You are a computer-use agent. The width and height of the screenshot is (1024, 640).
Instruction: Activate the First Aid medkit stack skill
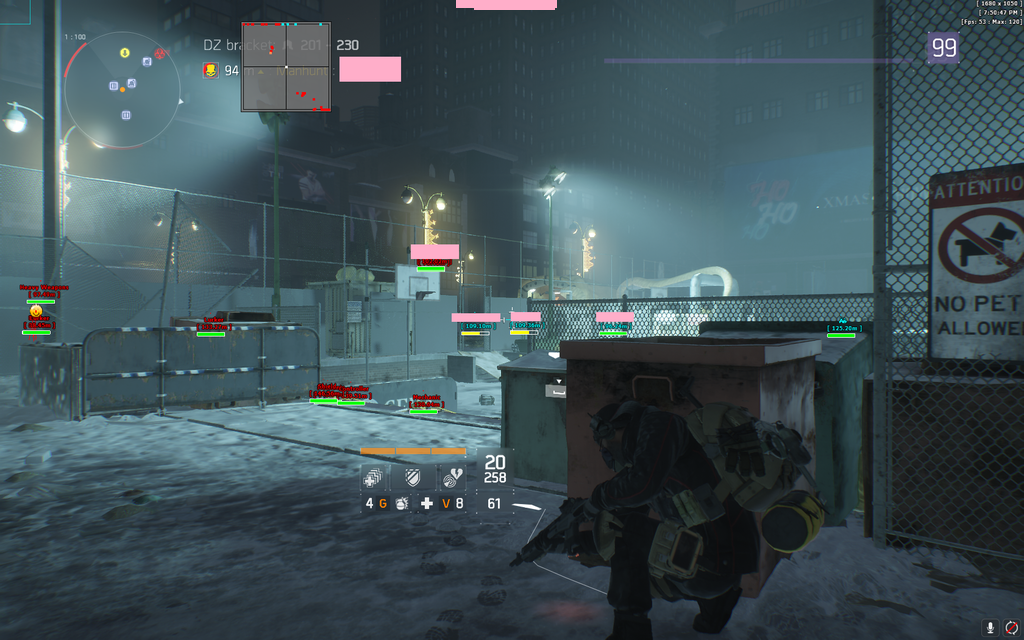(372, 478)
